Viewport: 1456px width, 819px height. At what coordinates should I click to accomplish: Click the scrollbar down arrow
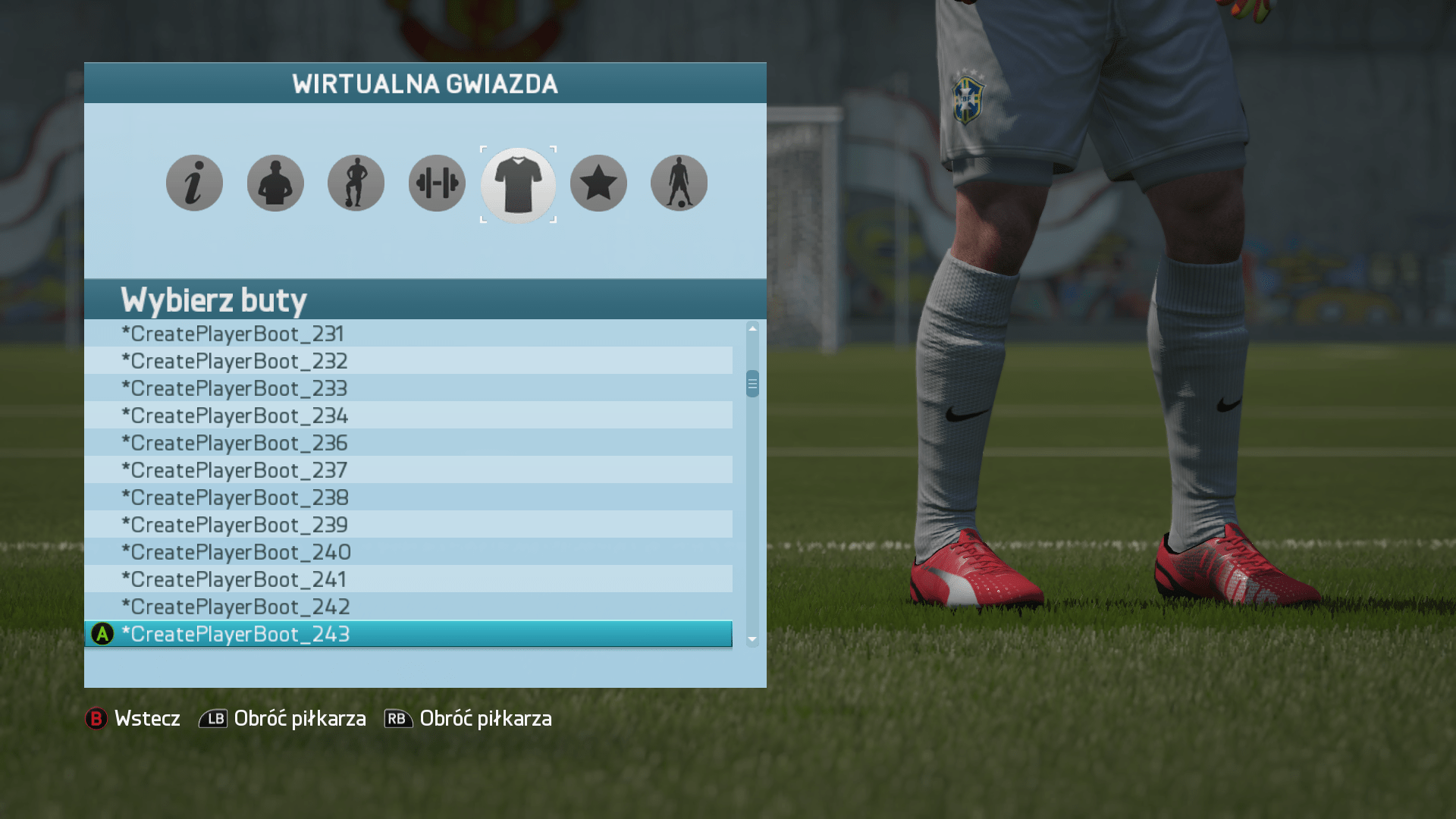[x=752, y=639]
